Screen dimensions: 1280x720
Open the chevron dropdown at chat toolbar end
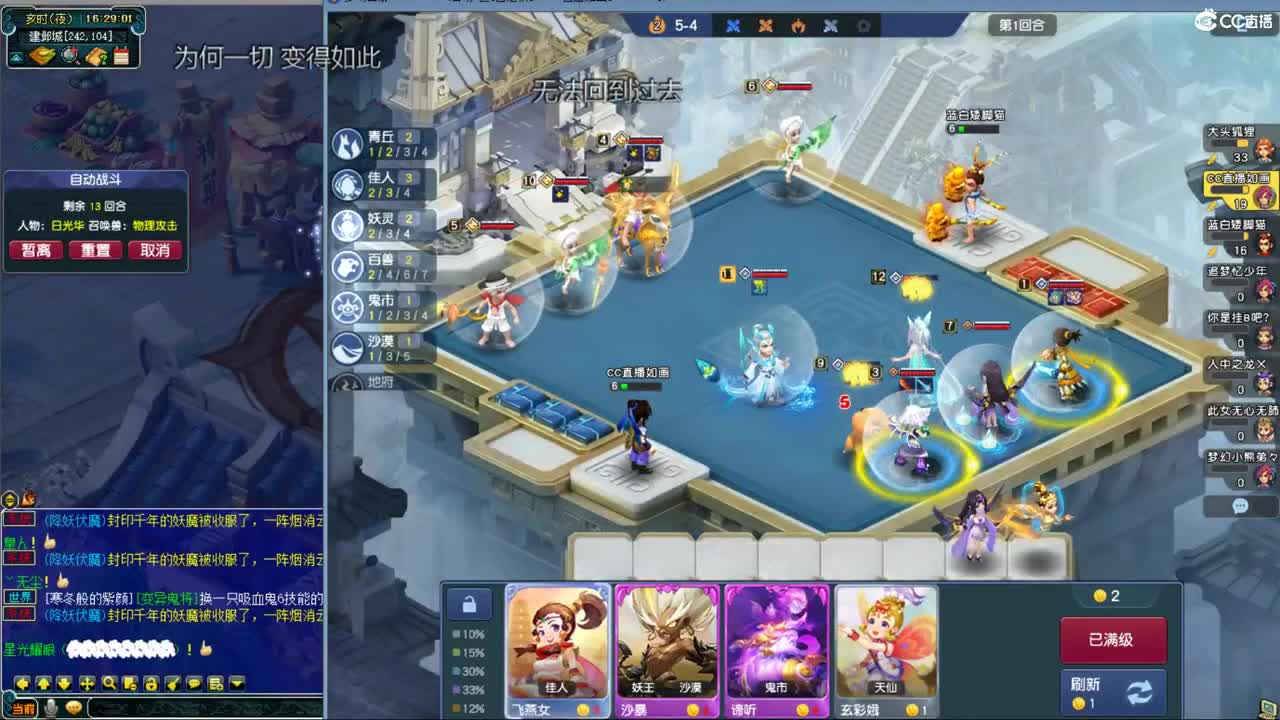236,683
